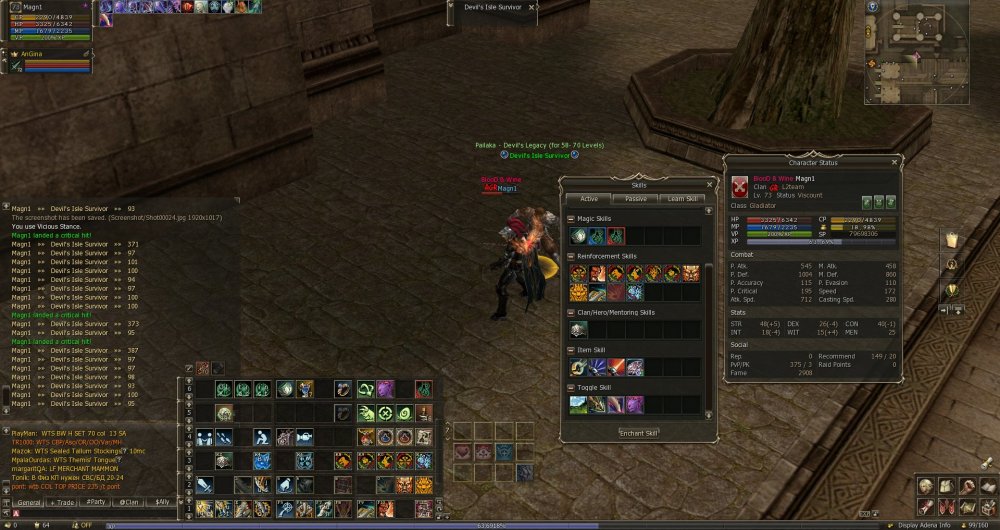Screen dimensions: 1000x530
Task: Show the $Ally chat channel
Action: tap(162, 502)
